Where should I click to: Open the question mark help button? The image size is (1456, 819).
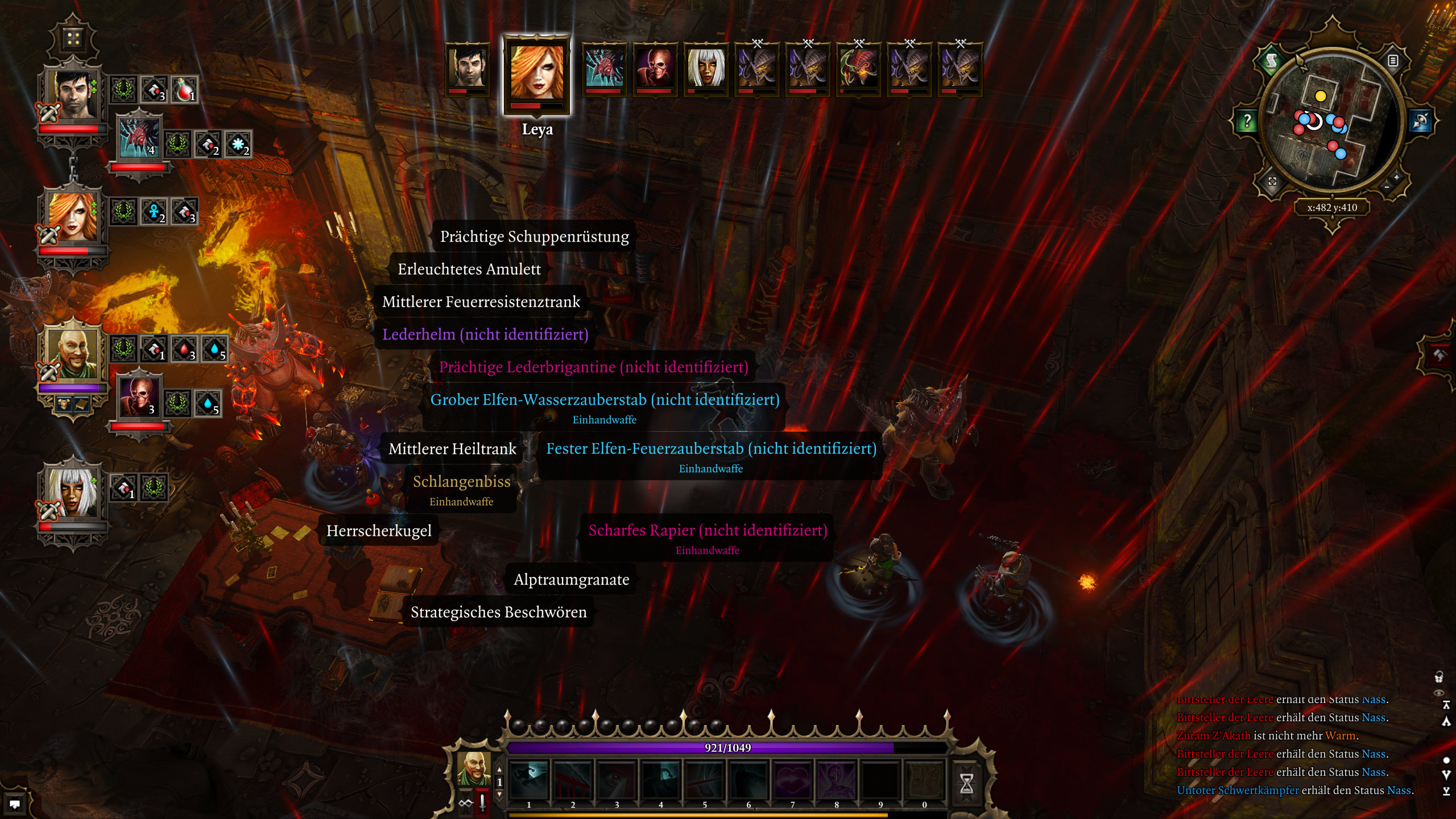(1247, 121)
